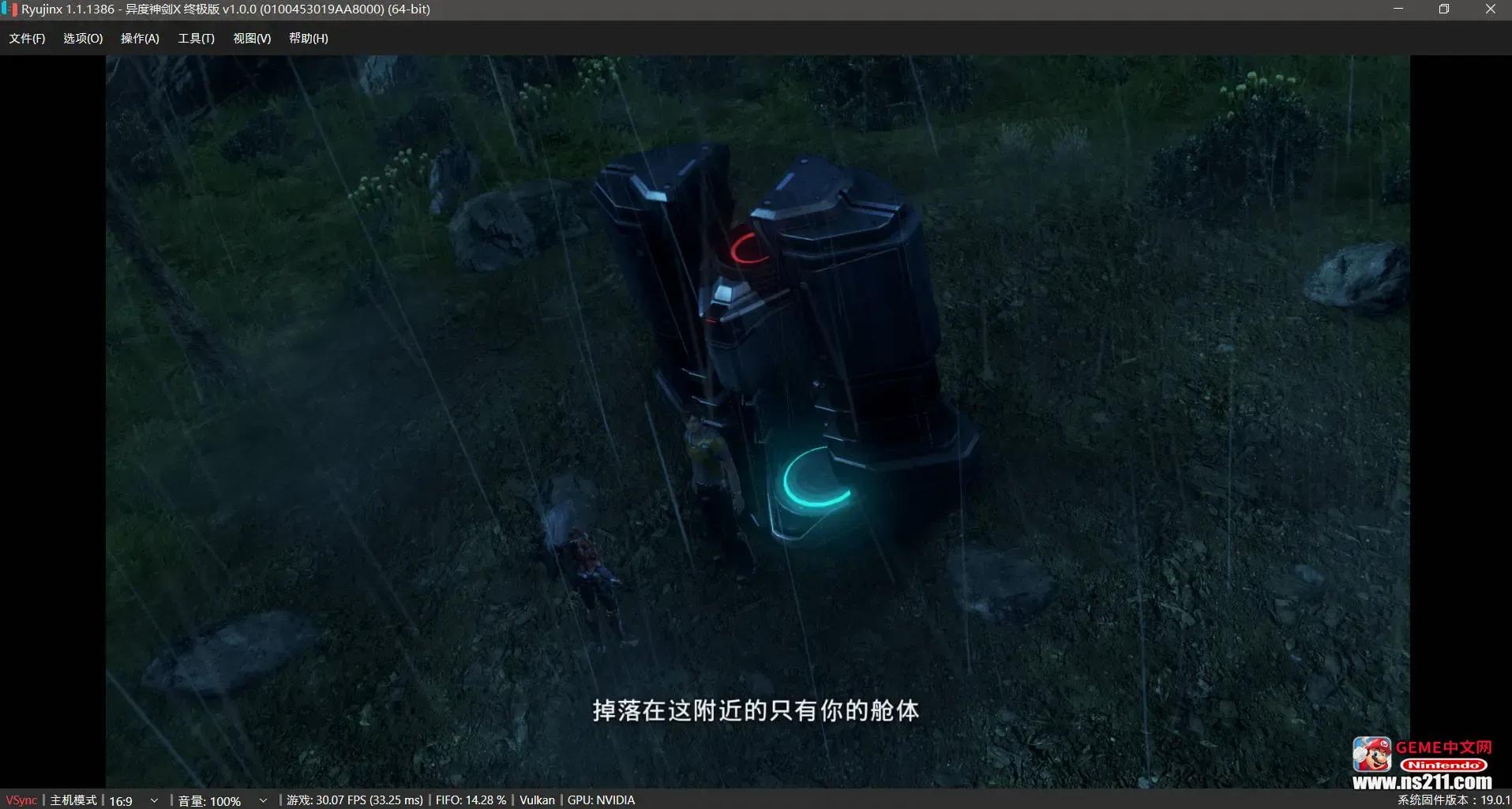Open the 选项(O) menu in Ryujinx
Viewport: 1512px width, 809px height.
click(83, 38)
